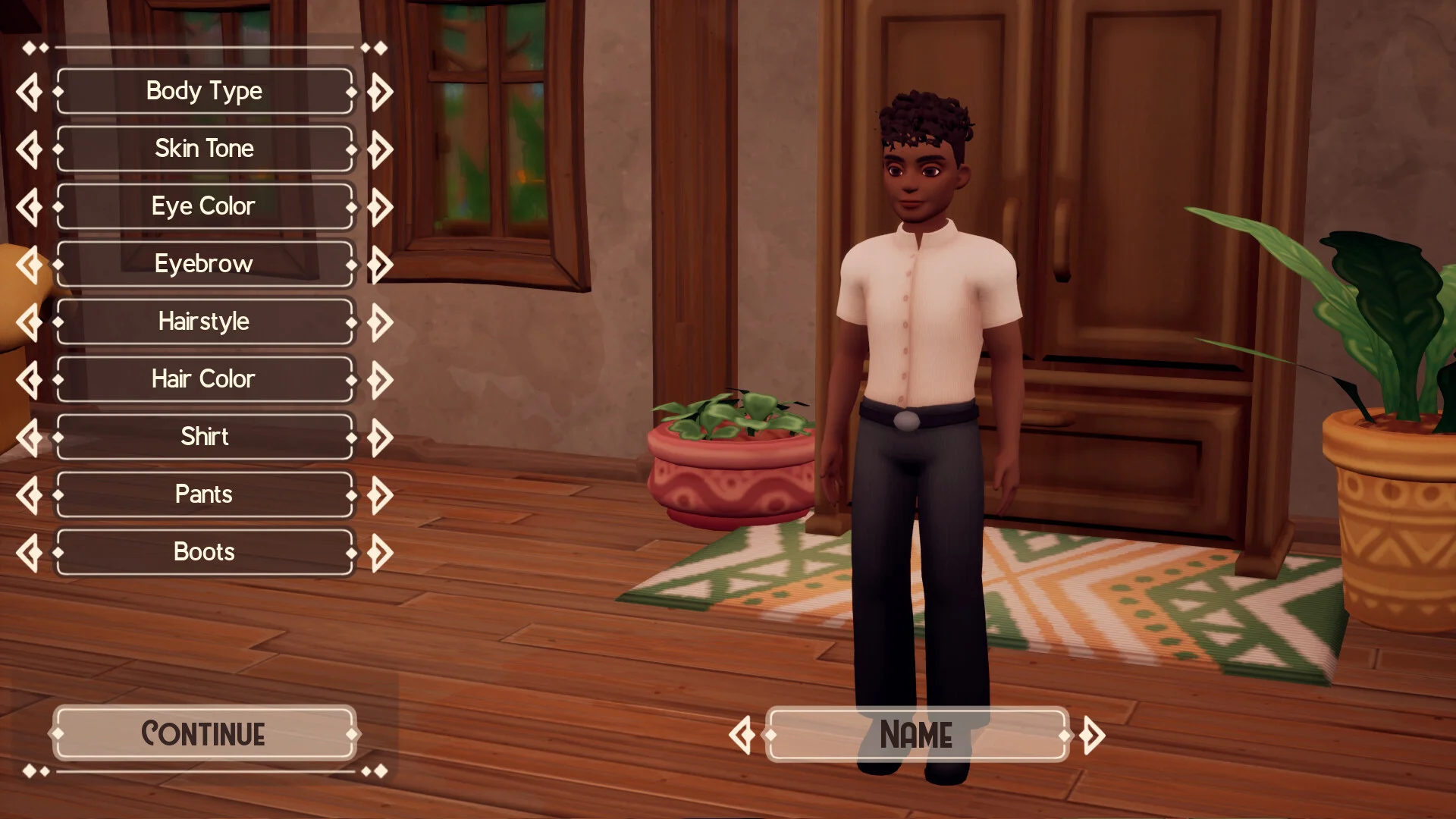Pick the next Pants option
Viewport: 1456px width, 819px height.
[x=380, y=495]
